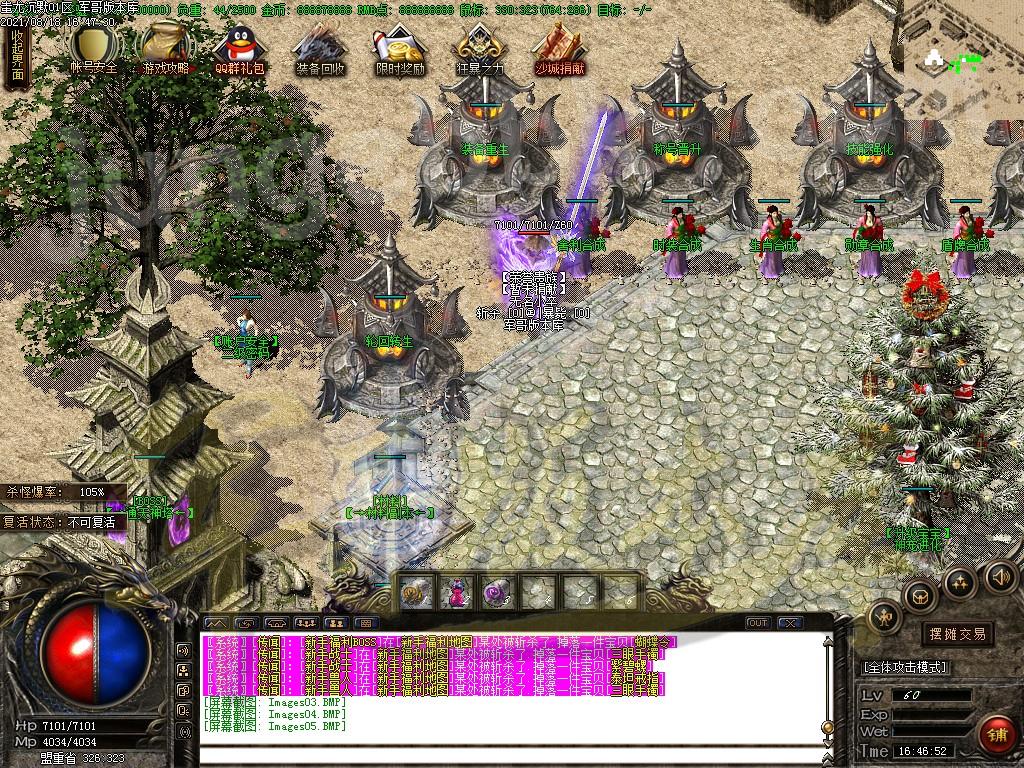
Task: Open the 游戏攻略 game guide icon
Action: coord(165,48)
